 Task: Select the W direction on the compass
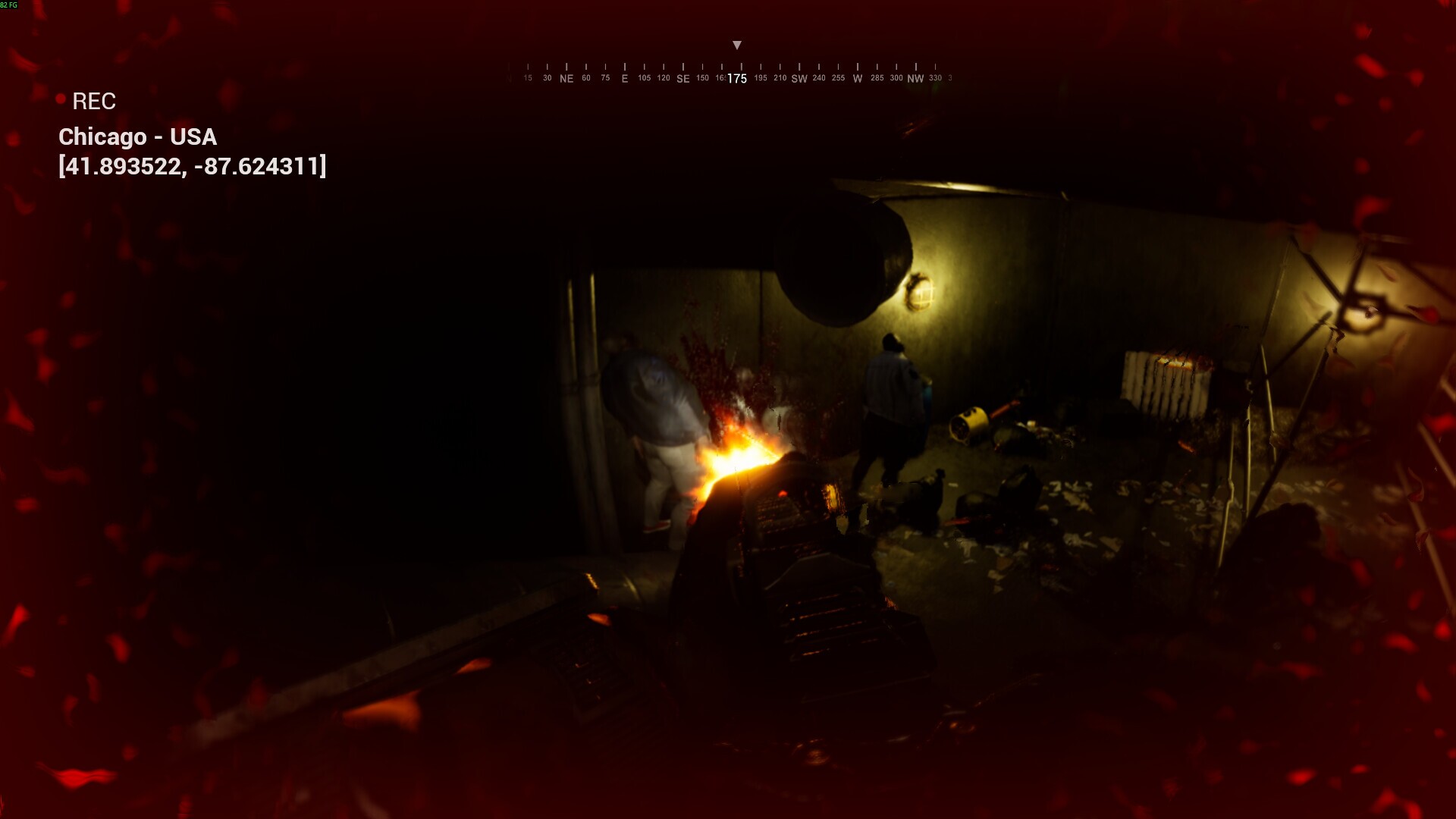(x=856, y=78)
